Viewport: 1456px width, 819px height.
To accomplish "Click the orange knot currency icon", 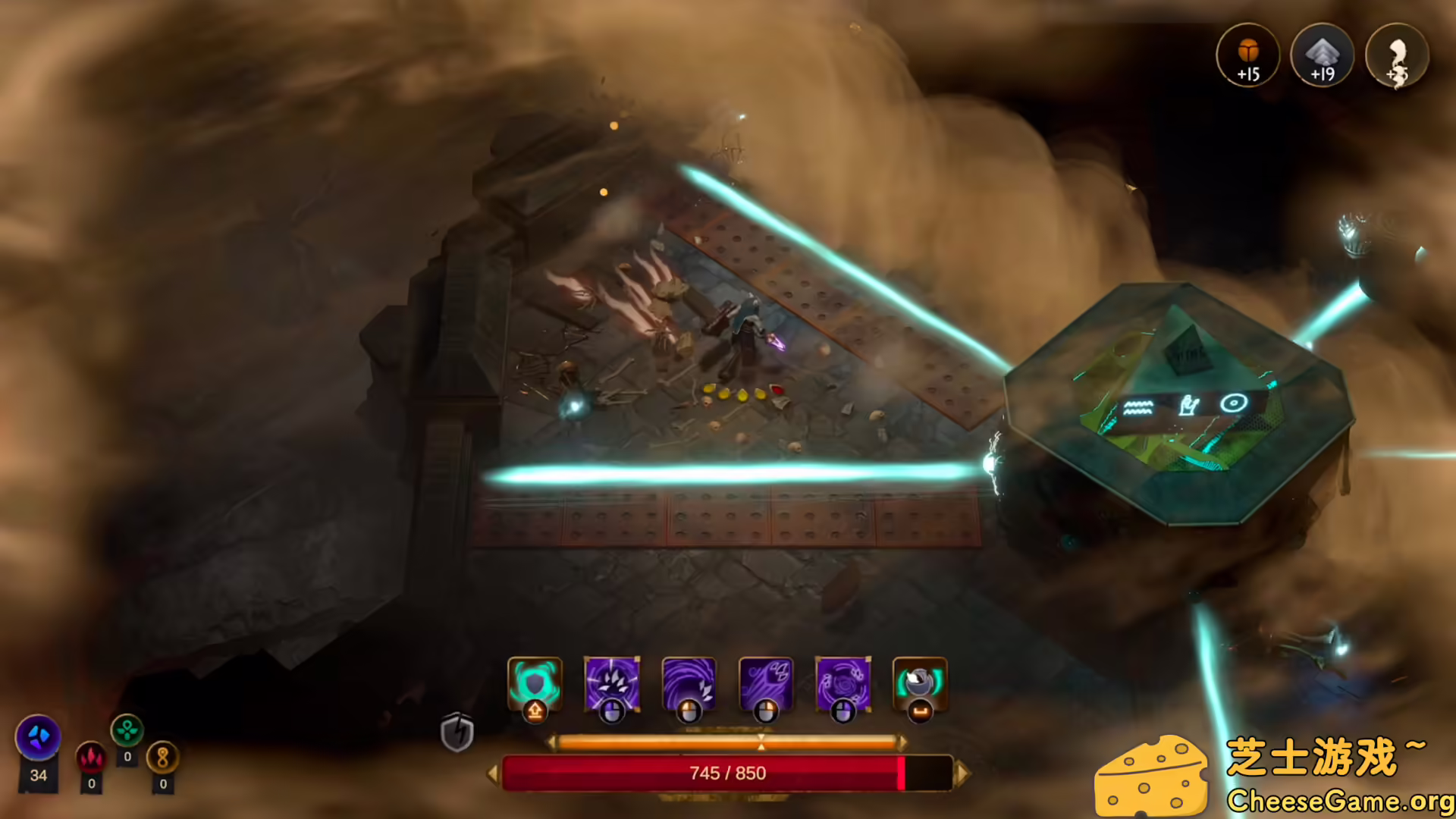I will click(x=162, y=757).
